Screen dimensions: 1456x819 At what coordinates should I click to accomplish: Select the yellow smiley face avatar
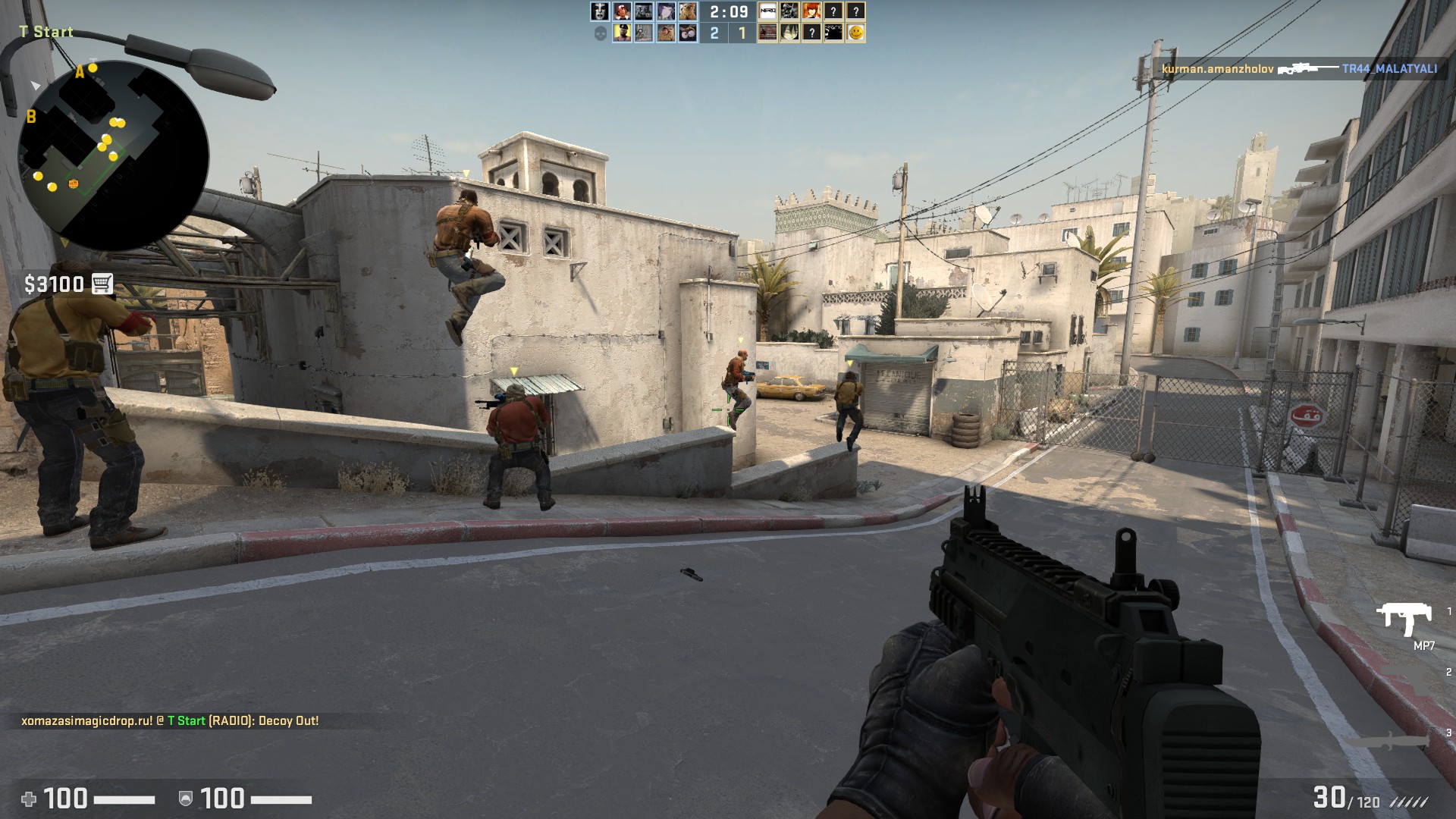point(855,33)
